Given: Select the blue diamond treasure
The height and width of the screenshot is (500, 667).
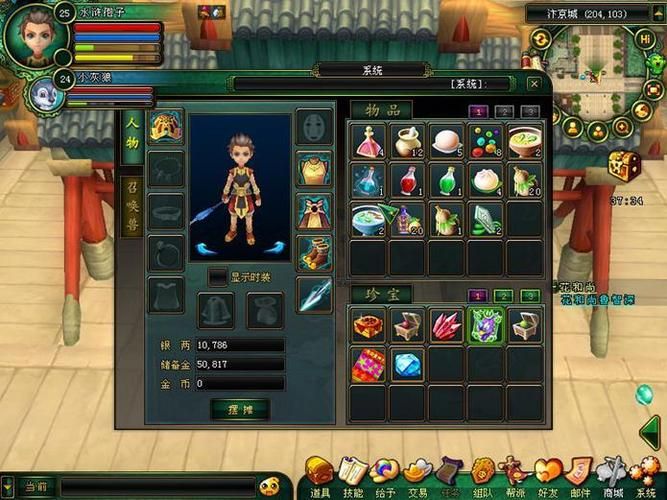Looking at the screenshot, I should pos(407,365).
